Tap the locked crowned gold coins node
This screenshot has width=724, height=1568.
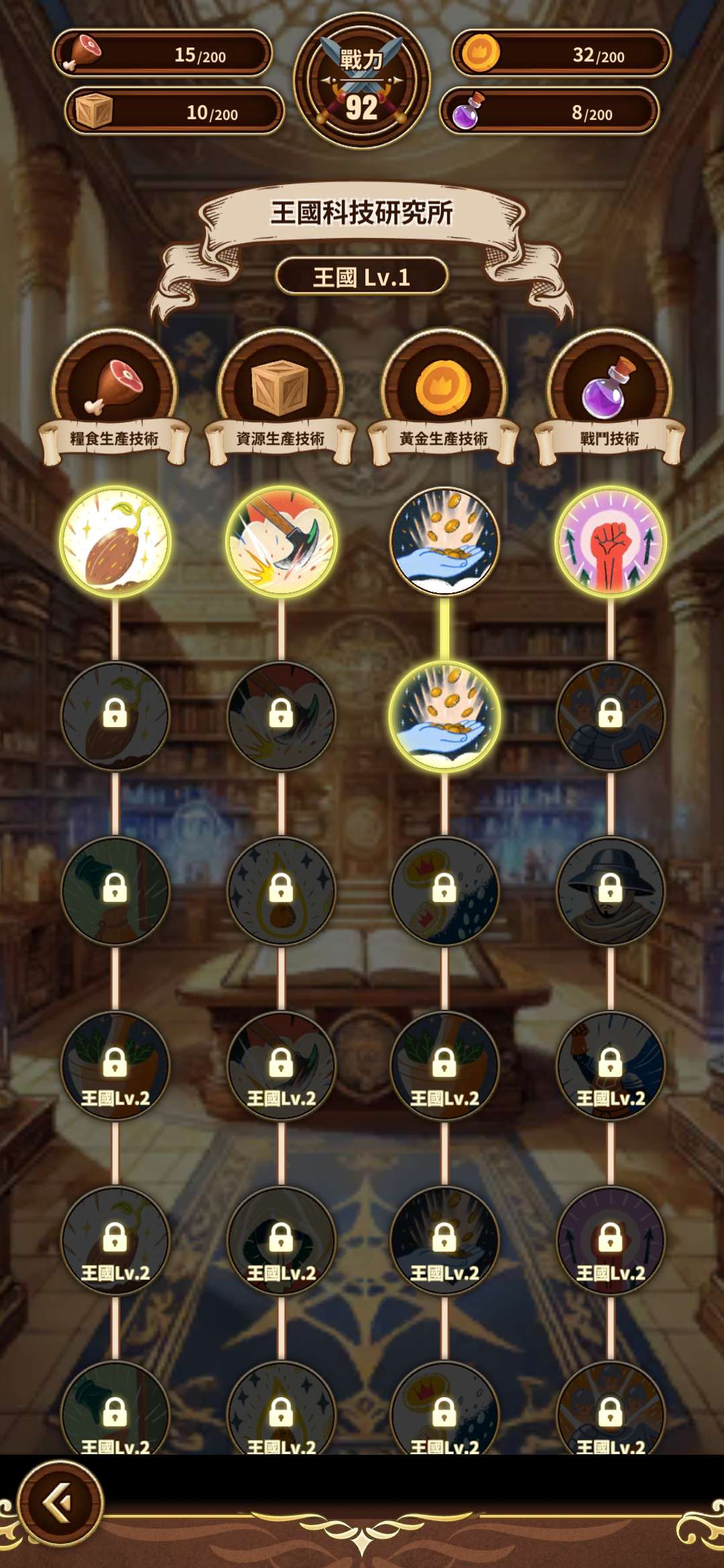pyautogui.click(x=444, y=890)
